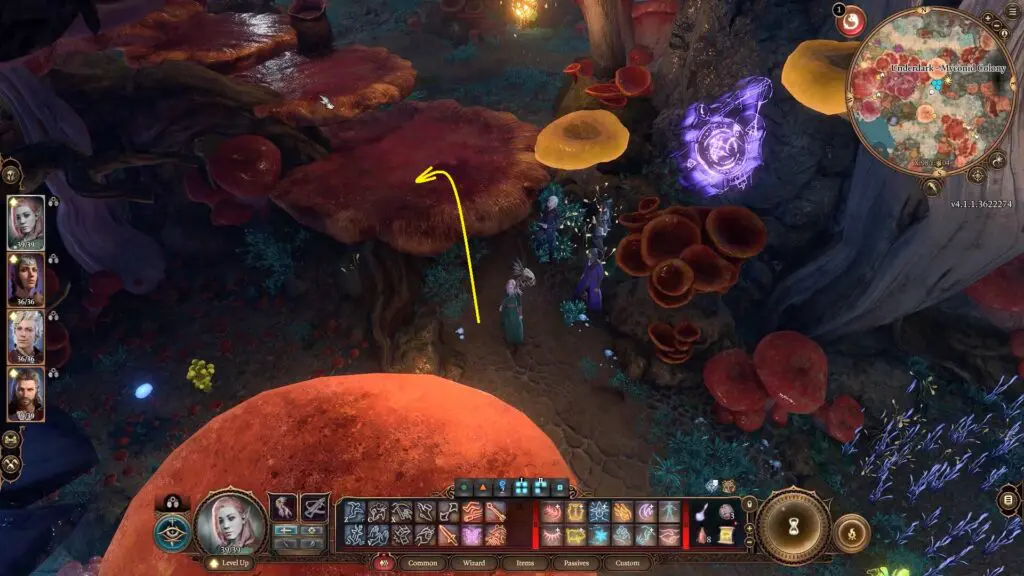Viewport: 1024px width, 576px height.
Task: Click the Level Up button
Action: (x=227, y=564)
